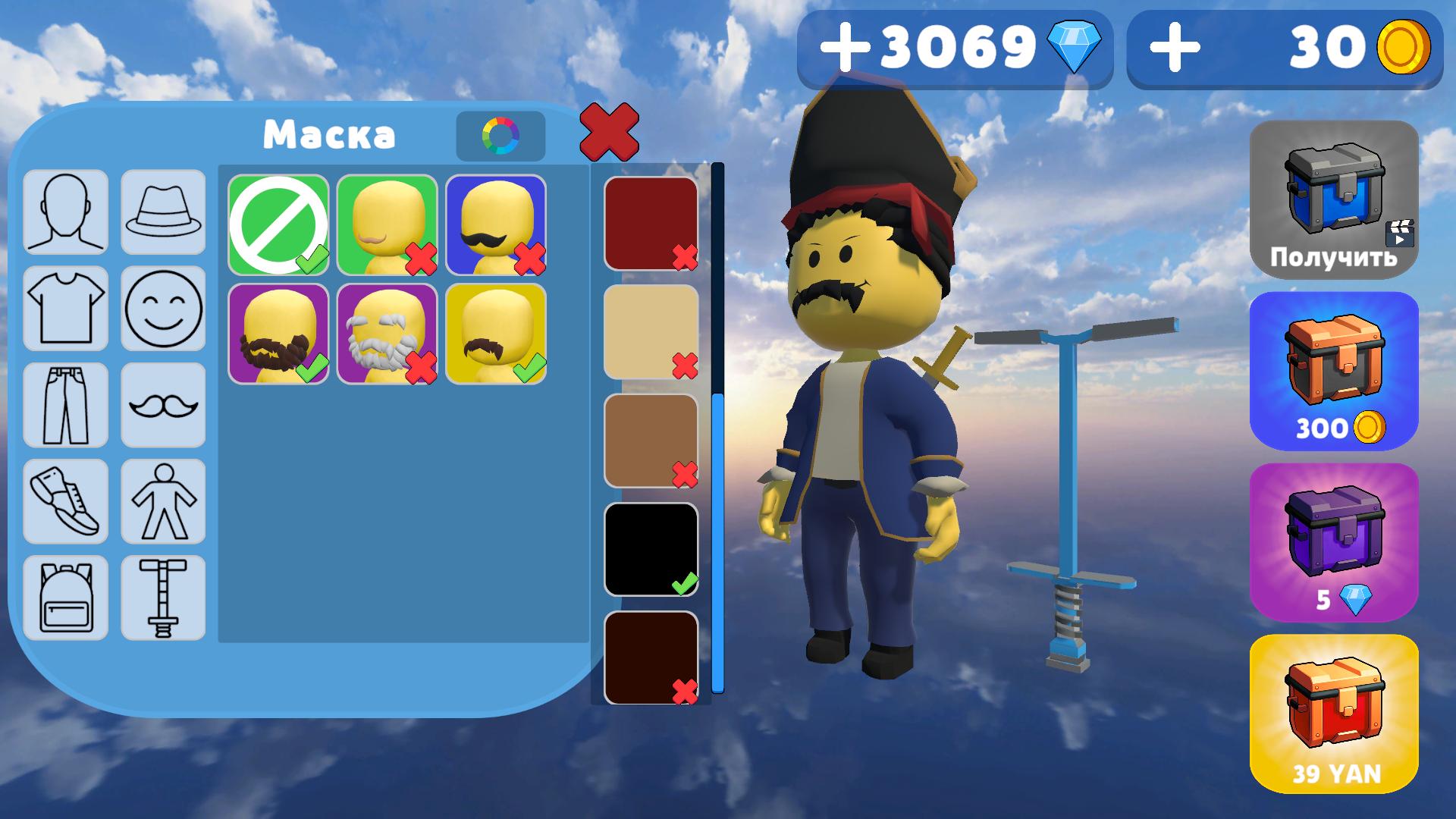The width and height of the screenshot is (1456, 819).
Task: Equip the brown beard mask with green checkmark
Action: click(278, 334)
